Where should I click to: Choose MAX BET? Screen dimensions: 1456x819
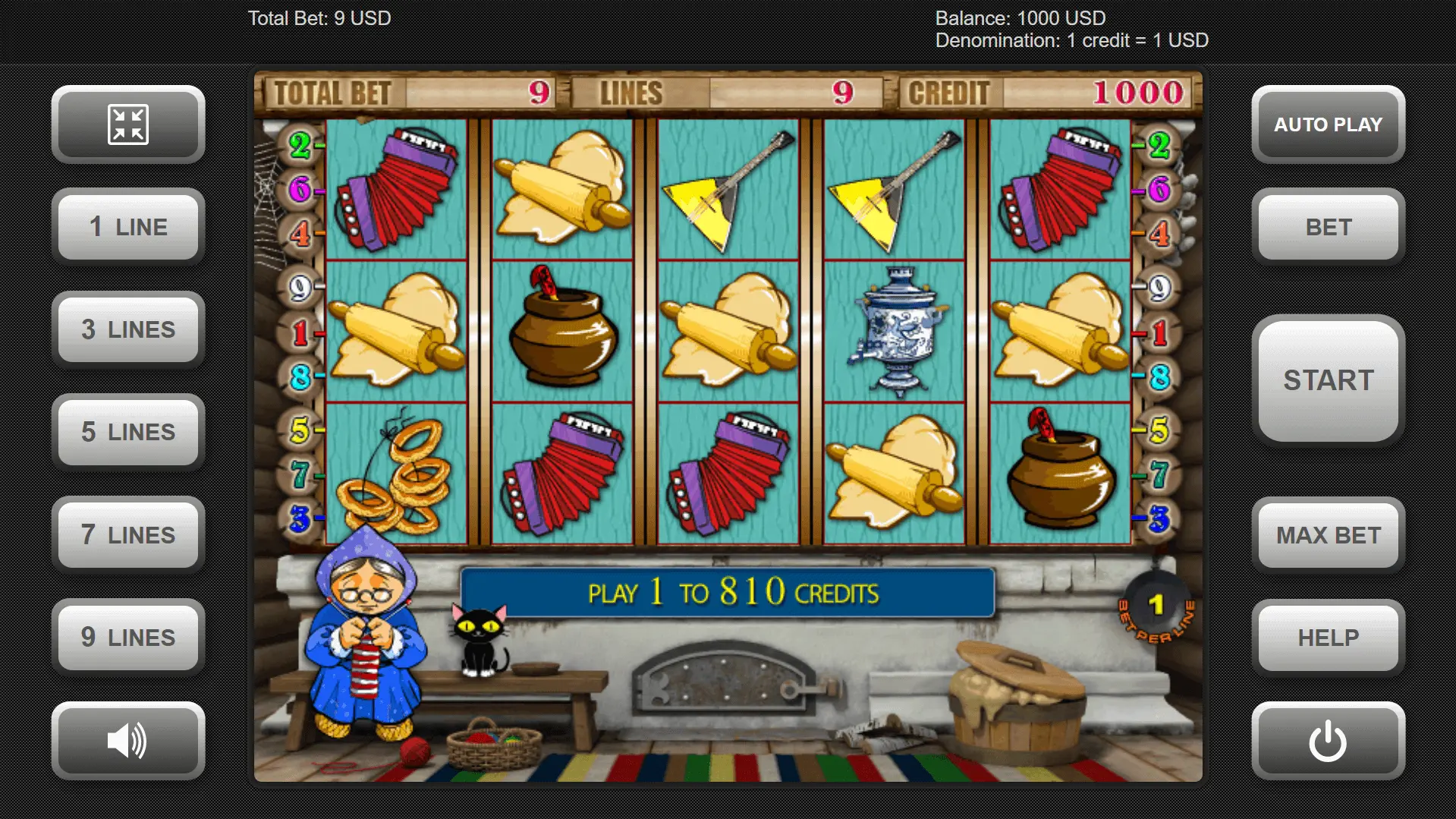pyautogui.click(x=1328, y=535)
